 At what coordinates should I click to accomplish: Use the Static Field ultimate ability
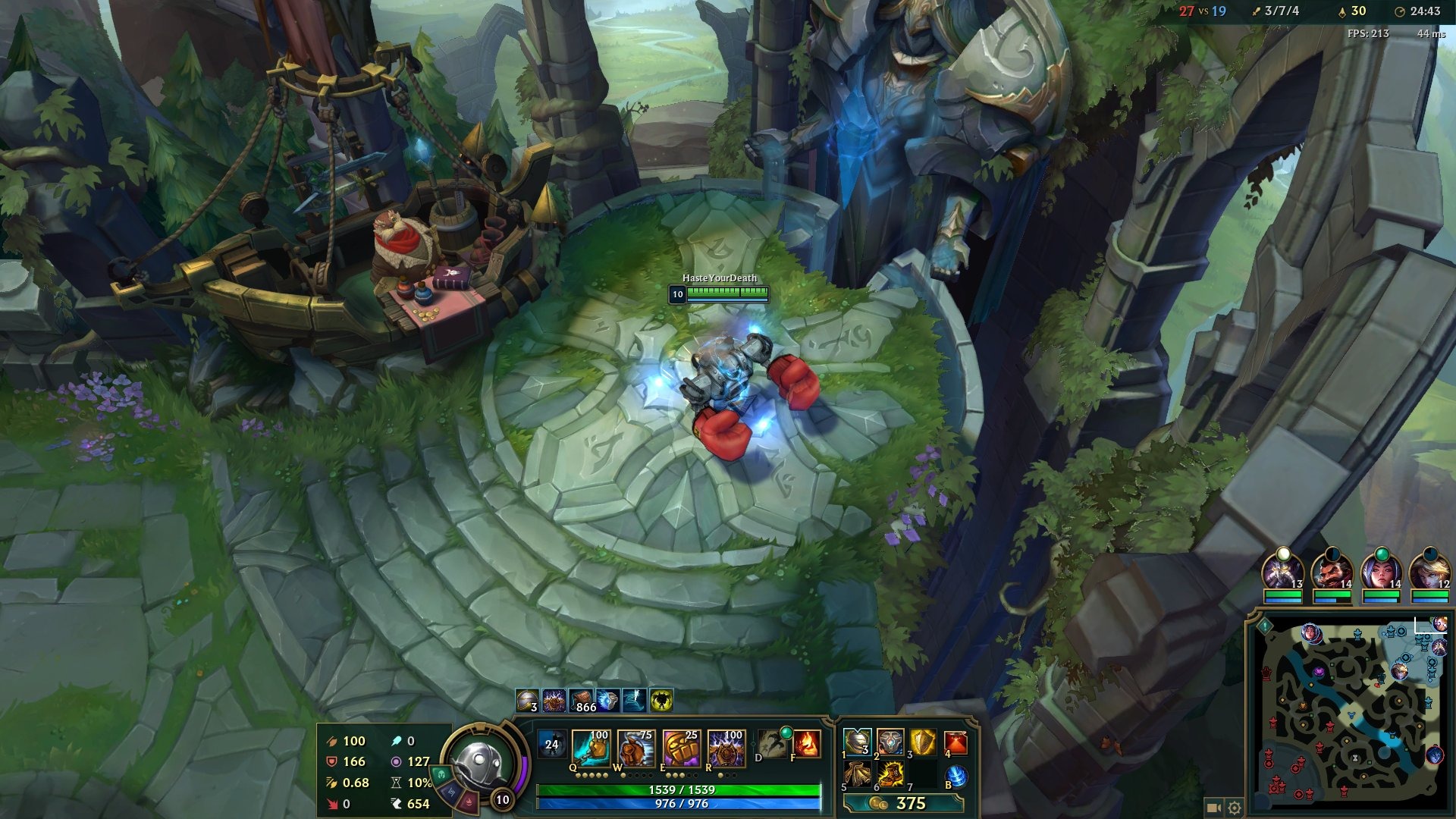(726, 748)
